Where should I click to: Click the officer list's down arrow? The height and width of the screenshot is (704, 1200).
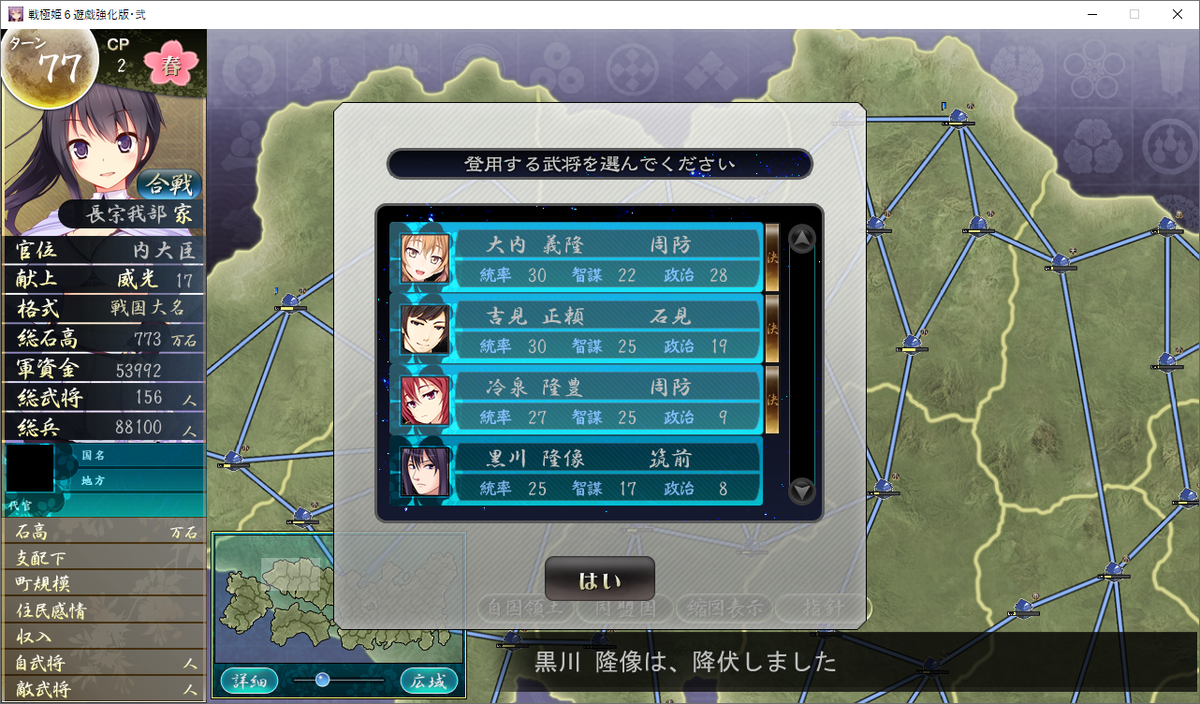point(802,491)
